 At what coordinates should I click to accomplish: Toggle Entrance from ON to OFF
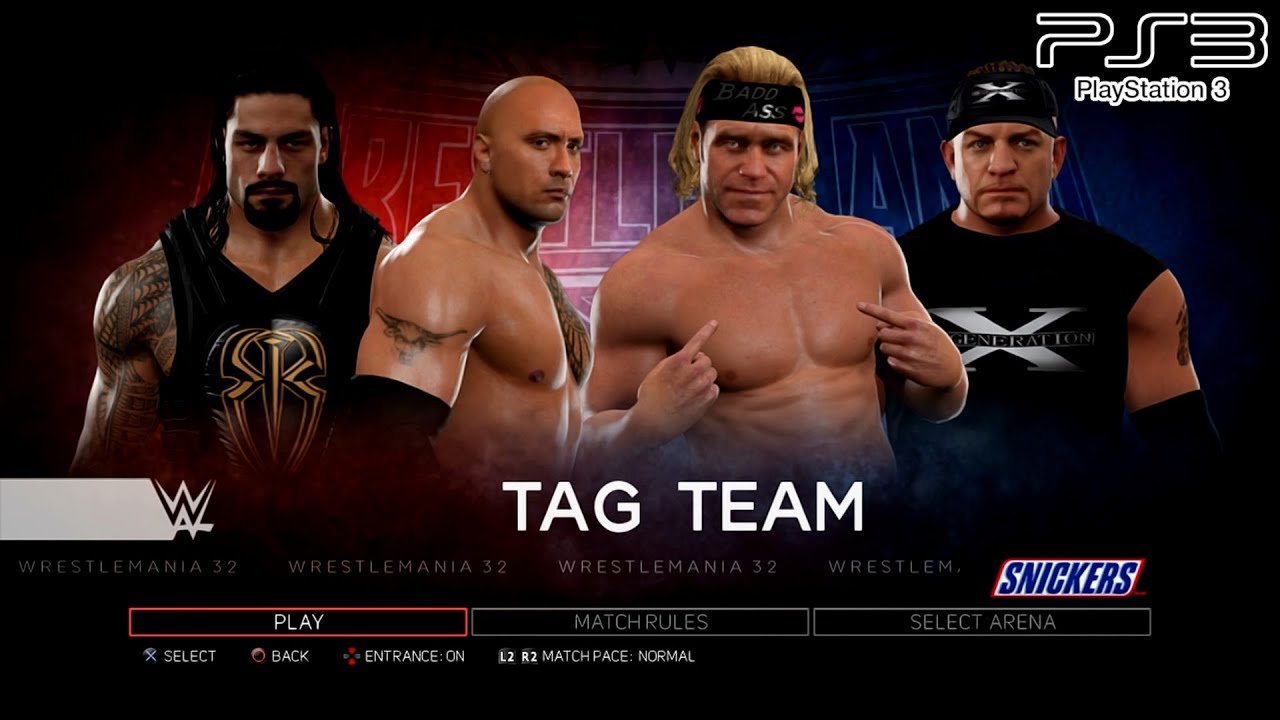(x=417, y=656)
